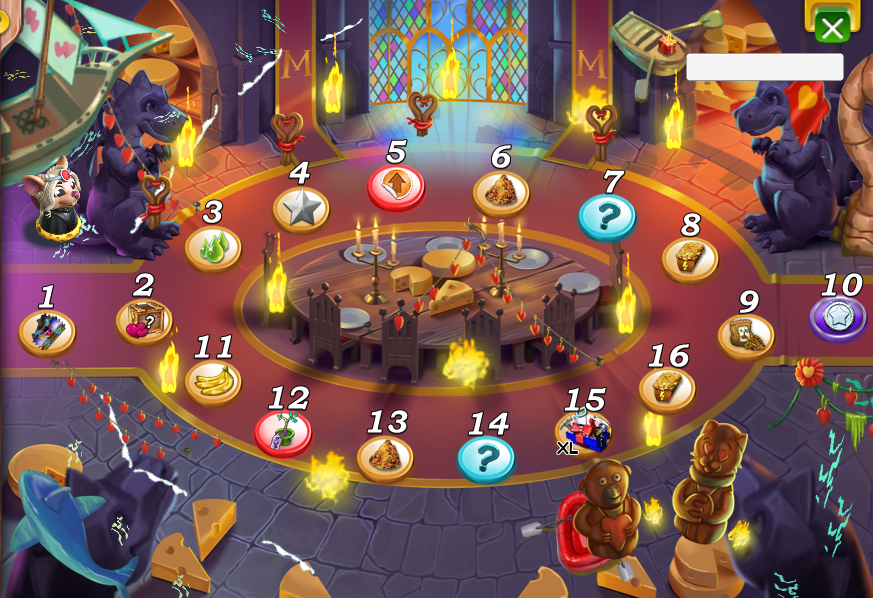Choose space 2 with the mystery crate
This screenshot has height=598, width=873.
pyautogui.click(x=144, y=321)
